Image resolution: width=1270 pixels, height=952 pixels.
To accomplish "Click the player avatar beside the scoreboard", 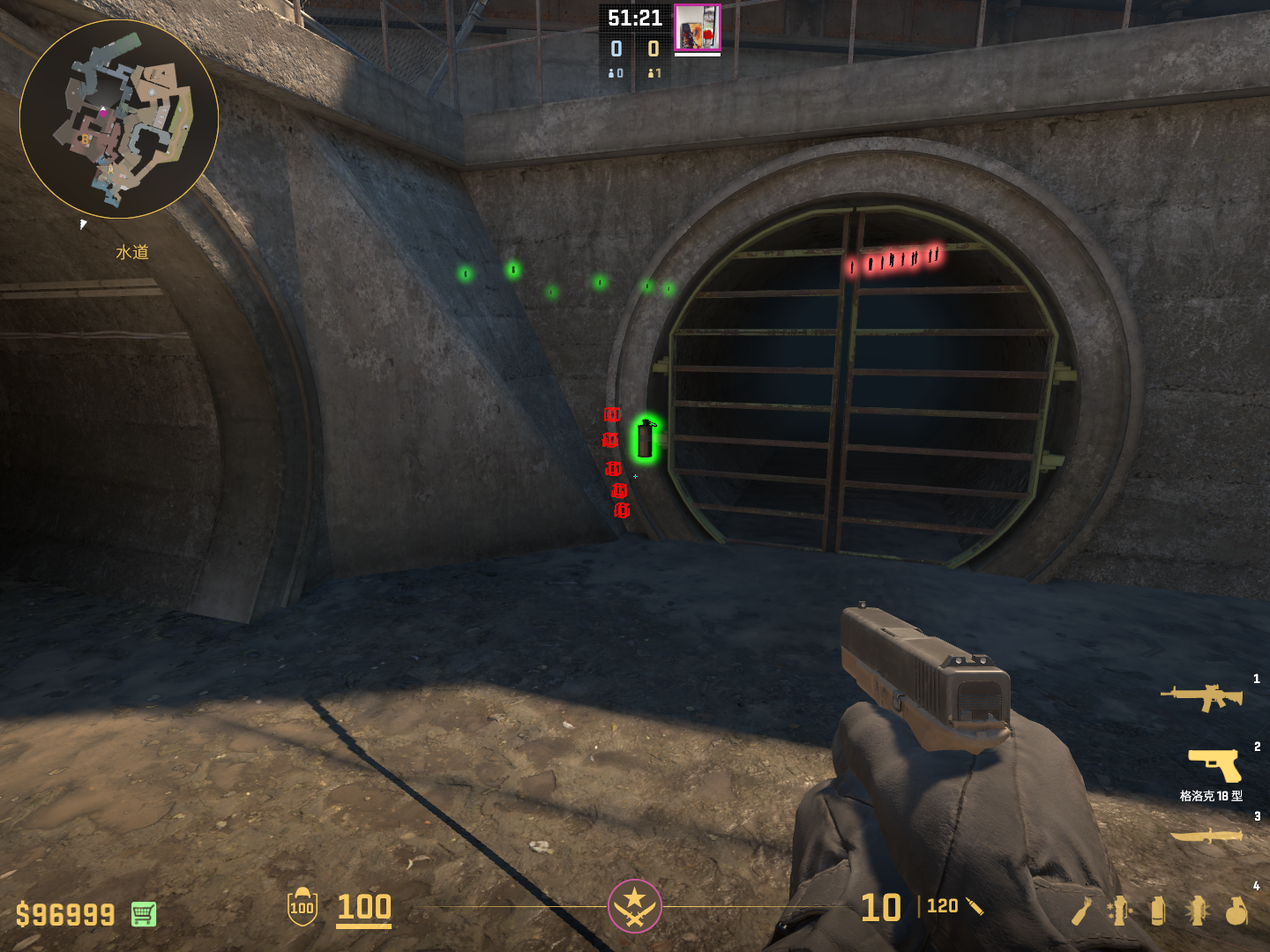I will [697, 27].
